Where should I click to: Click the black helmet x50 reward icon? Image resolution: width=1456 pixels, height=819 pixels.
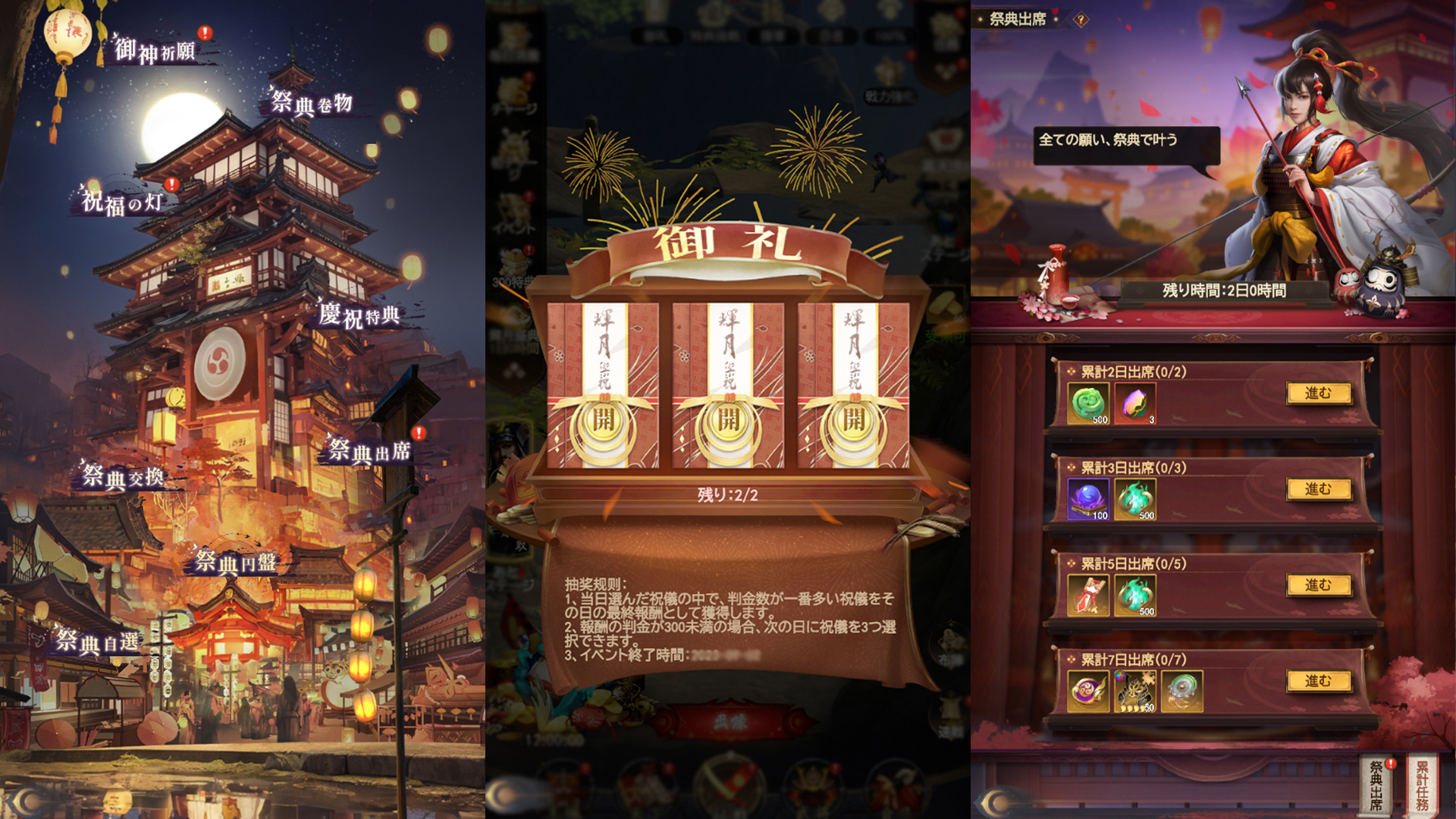coord(1135,689)
